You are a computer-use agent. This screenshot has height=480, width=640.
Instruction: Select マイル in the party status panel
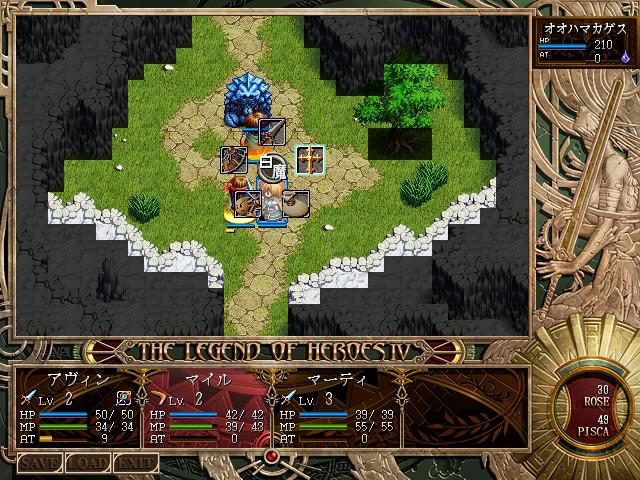208,381
